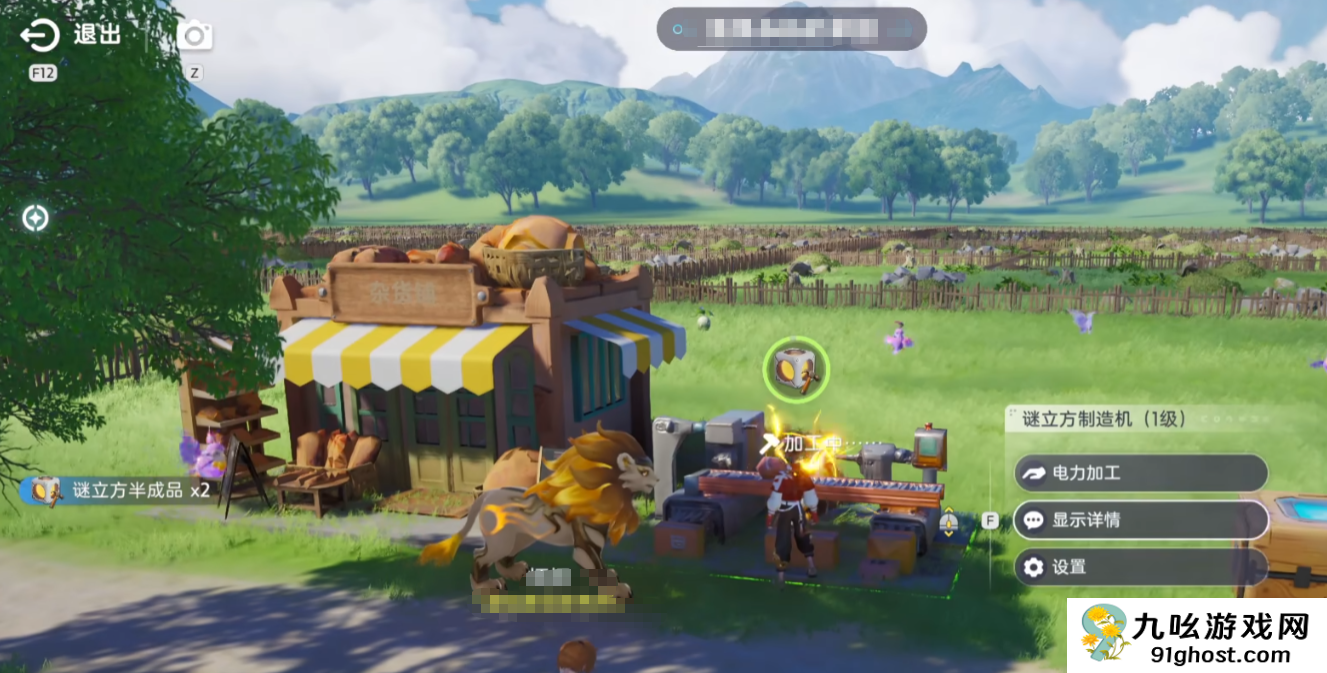Open the 设置 option for the machine
The image size is (1327, 673).
(1140, 567)
